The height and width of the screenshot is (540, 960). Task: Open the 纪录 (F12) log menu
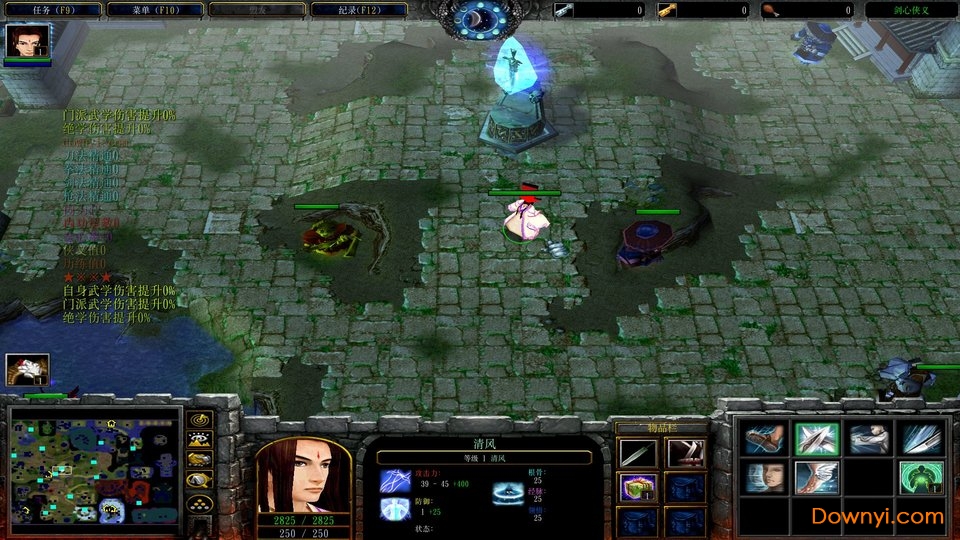pos(359,10)
